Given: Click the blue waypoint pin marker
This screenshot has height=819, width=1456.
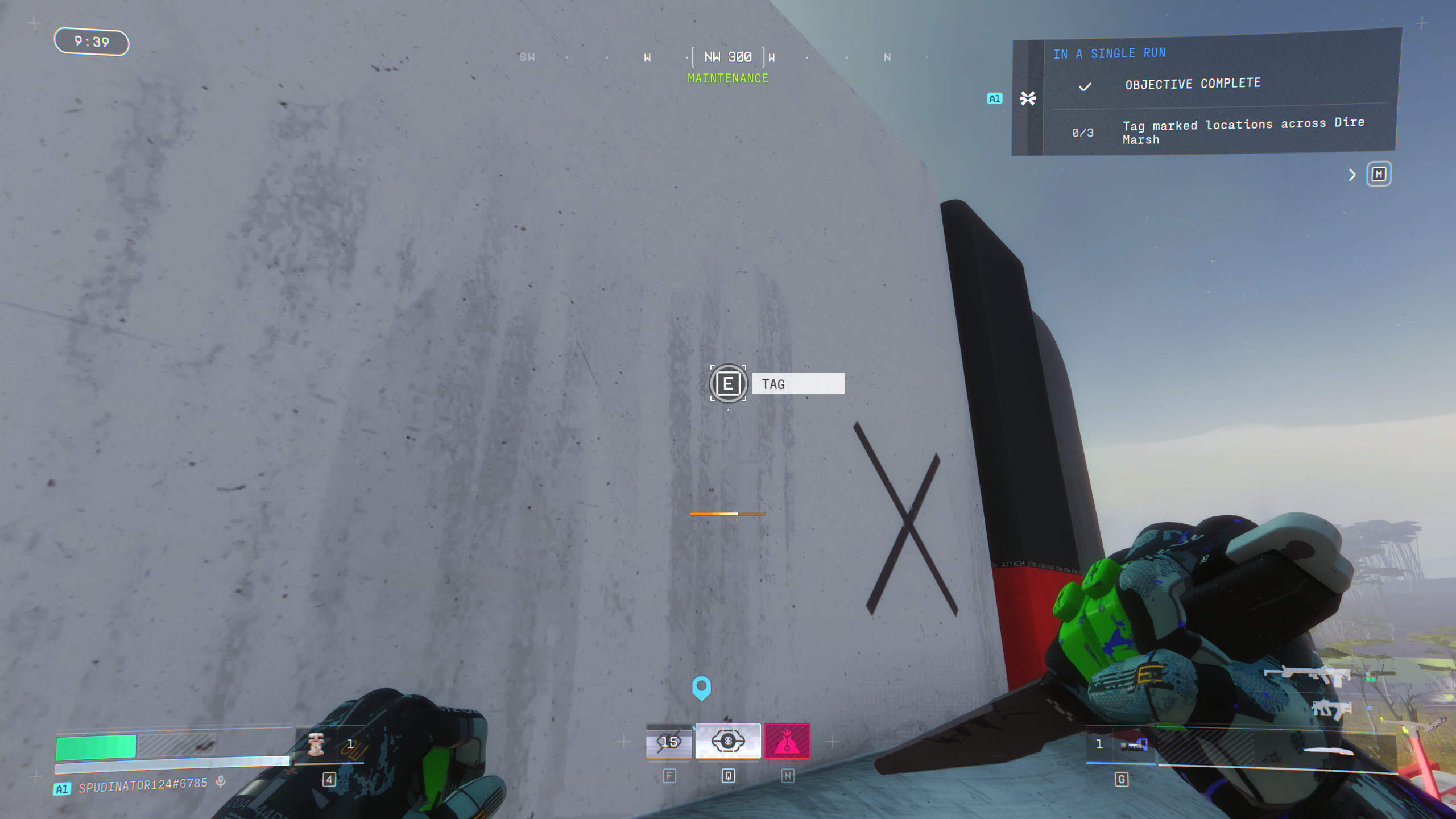Looking at the screenshot, I should click(702, 688).
